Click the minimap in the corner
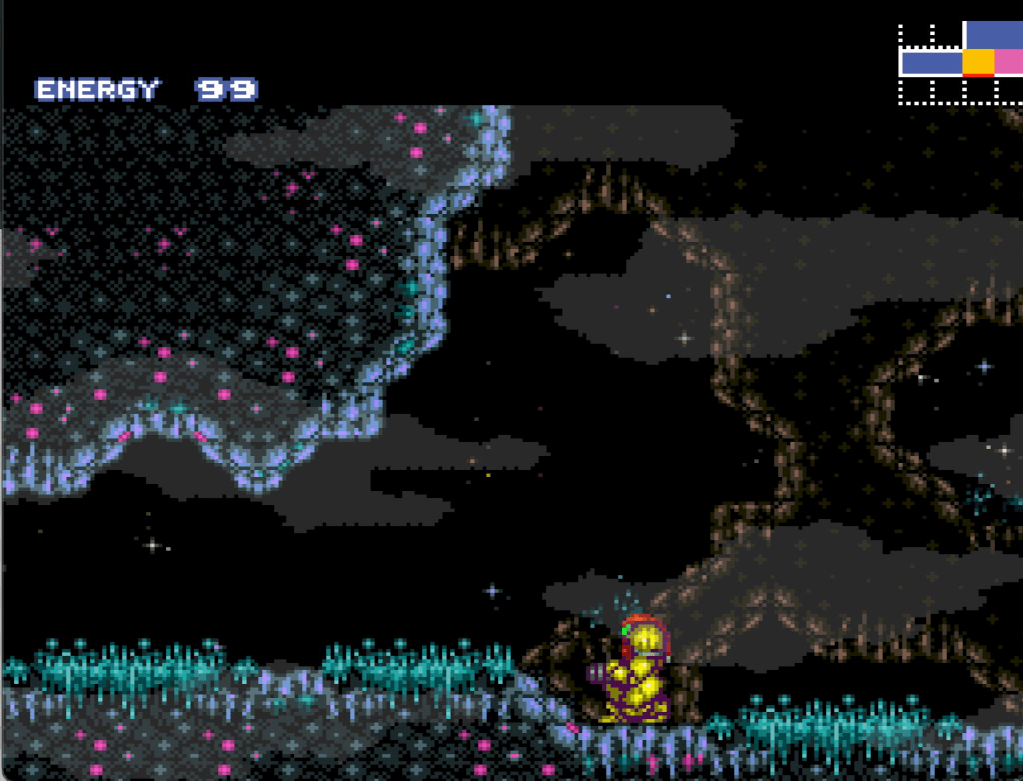 click(961, 63)
